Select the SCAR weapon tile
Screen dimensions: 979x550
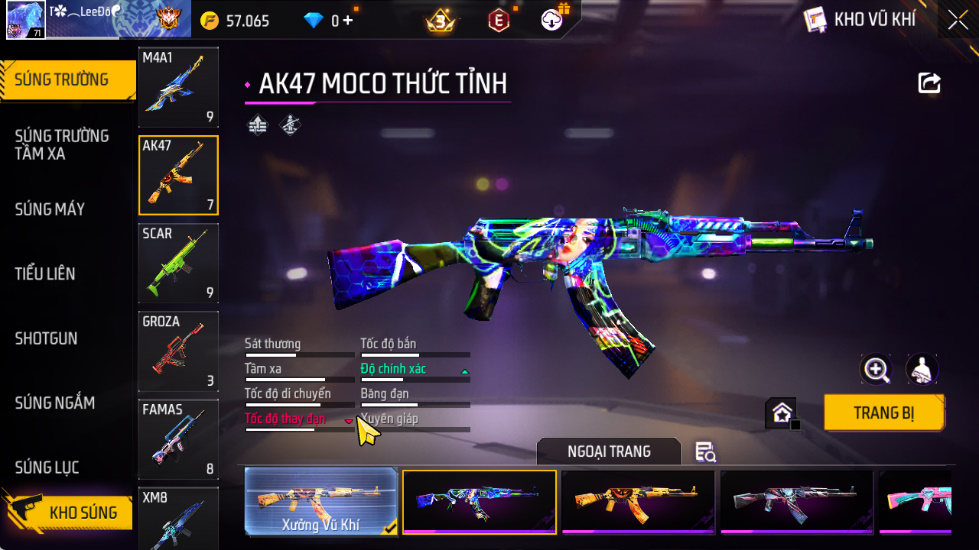(x=178, y=263)
